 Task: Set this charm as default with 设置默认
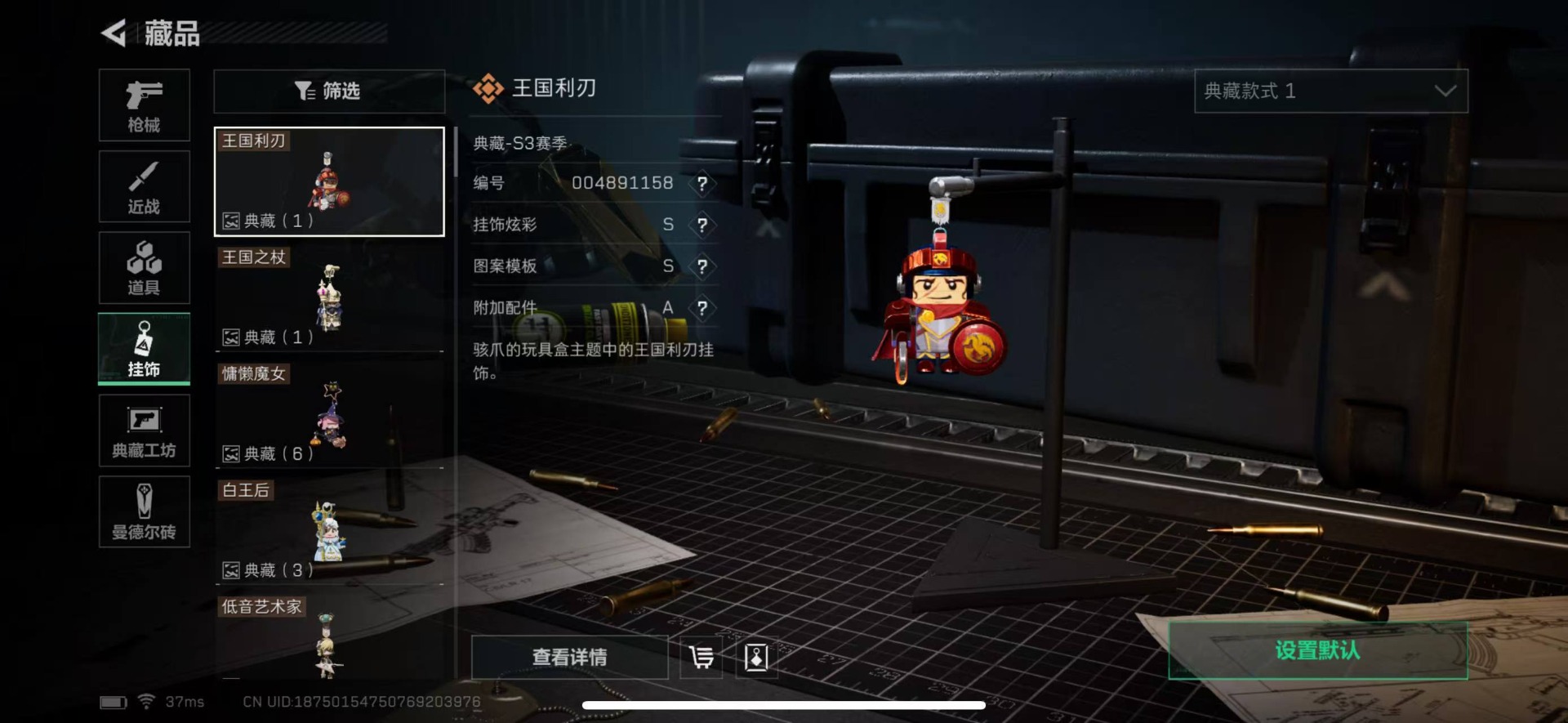pyautogui.click(x=1317, y=650)
